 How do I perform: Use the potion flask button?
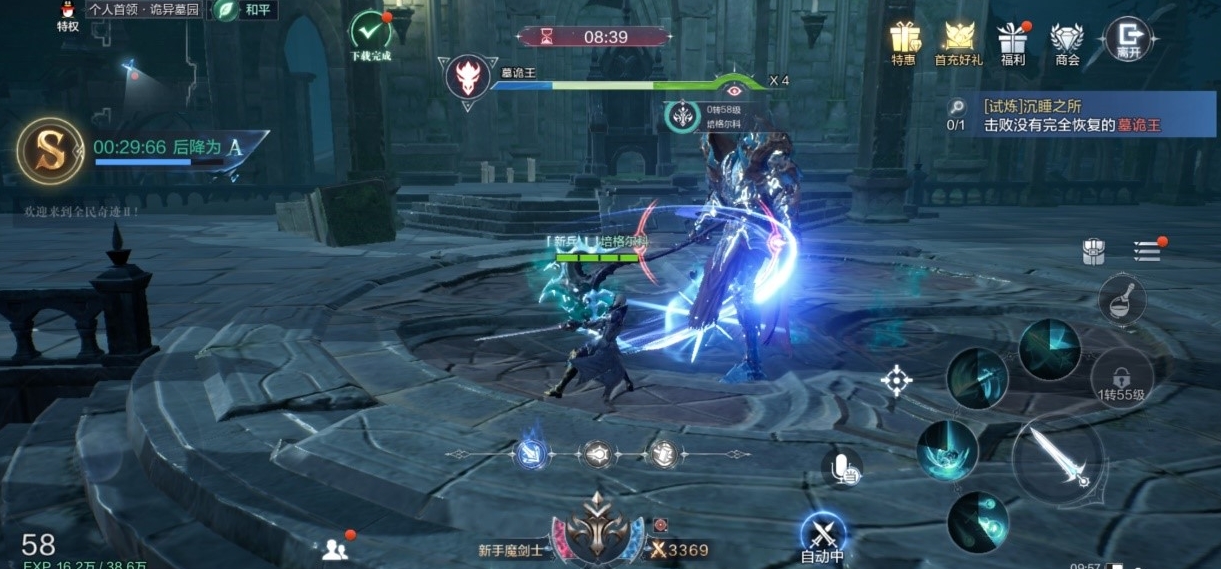[1122, 299]
